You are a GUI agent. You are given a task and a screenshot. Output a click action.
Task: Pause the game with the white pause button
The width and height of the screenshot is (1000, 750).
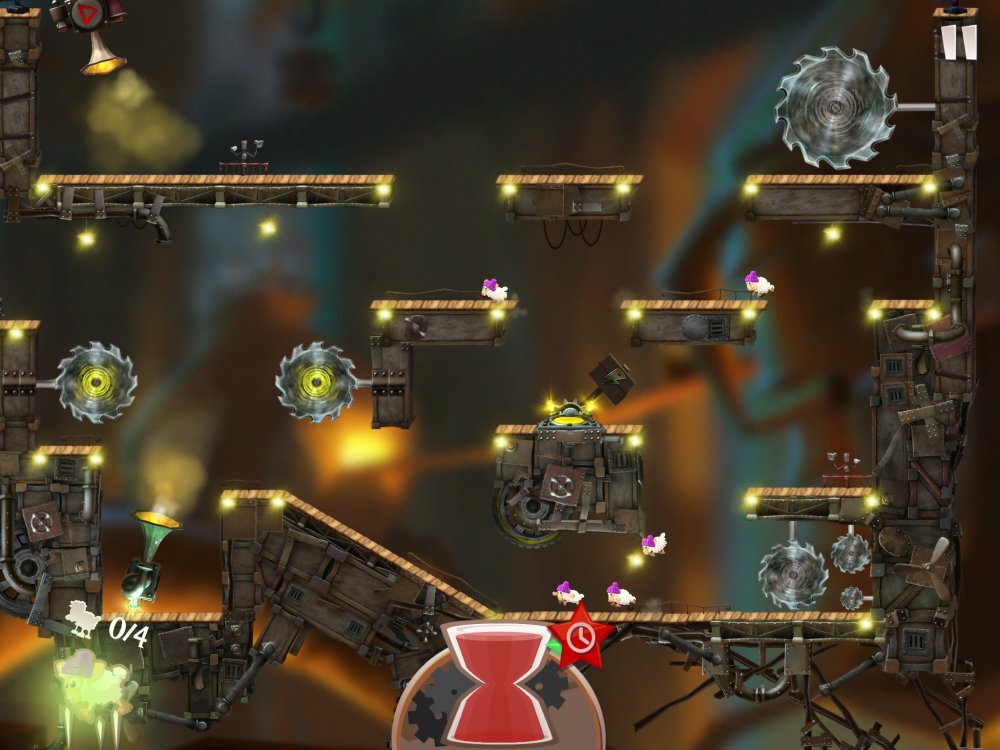958,43
